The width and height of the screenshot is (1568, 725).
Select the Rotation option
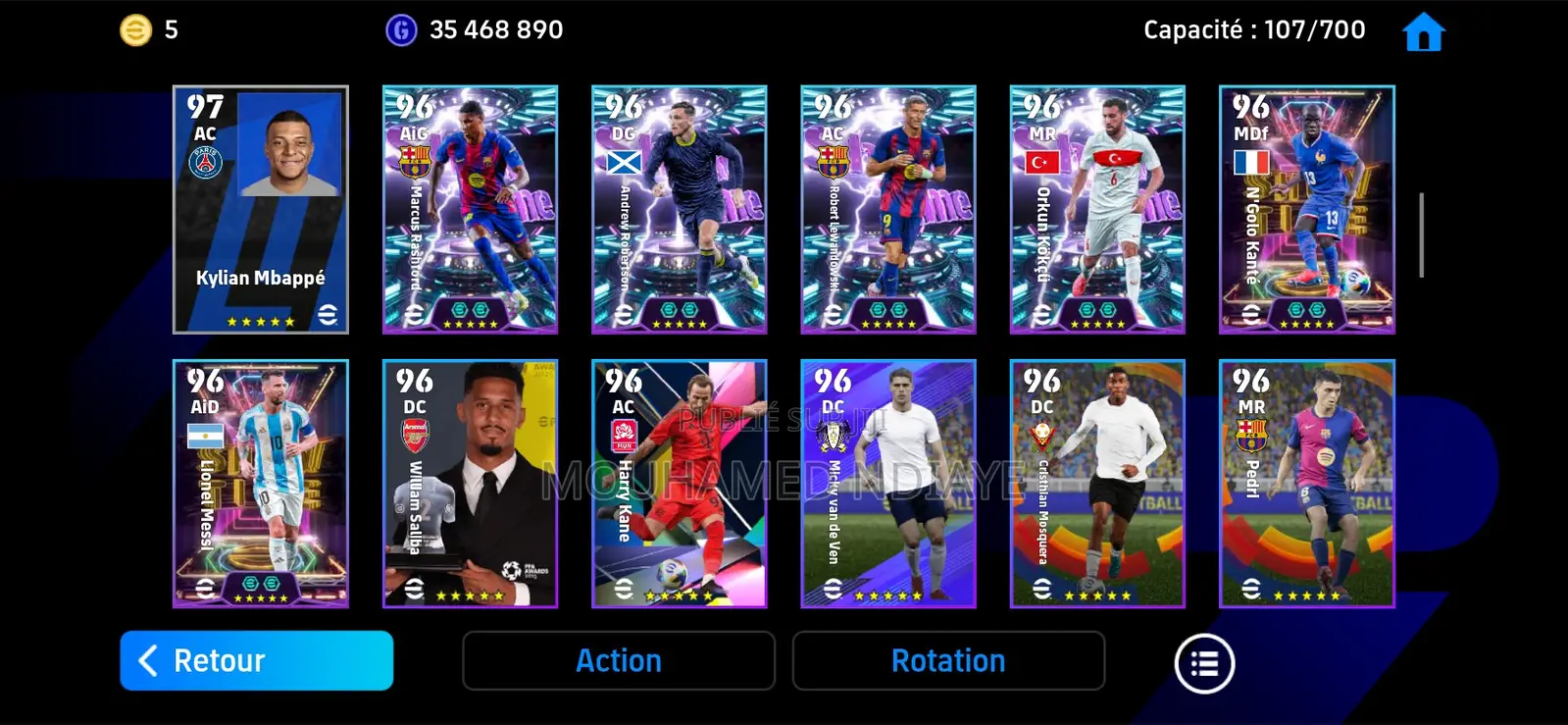point(947,660)
